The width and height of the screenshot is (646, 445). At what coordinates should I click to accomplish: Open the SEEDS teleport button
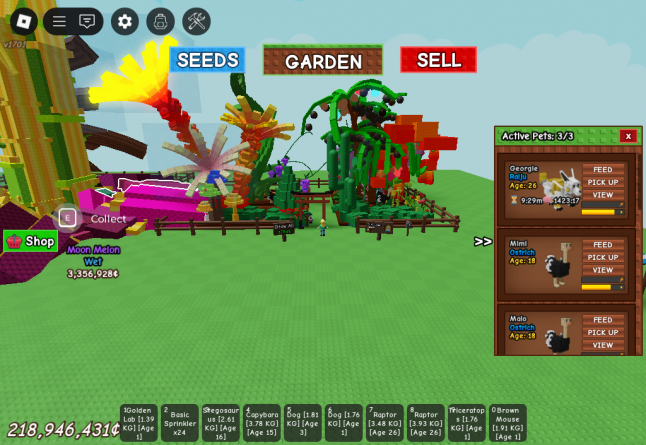[207, 60]
